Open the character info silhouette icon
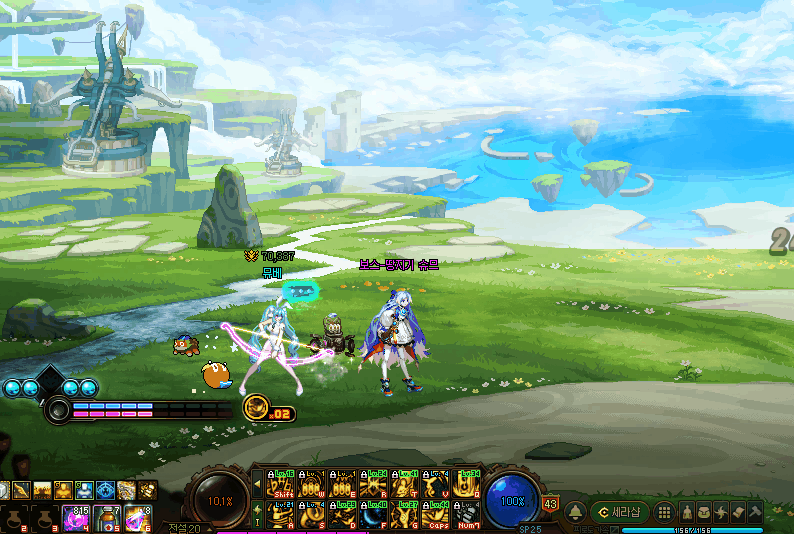The width and height of the screenshot is (794, 534). point(687,512)
